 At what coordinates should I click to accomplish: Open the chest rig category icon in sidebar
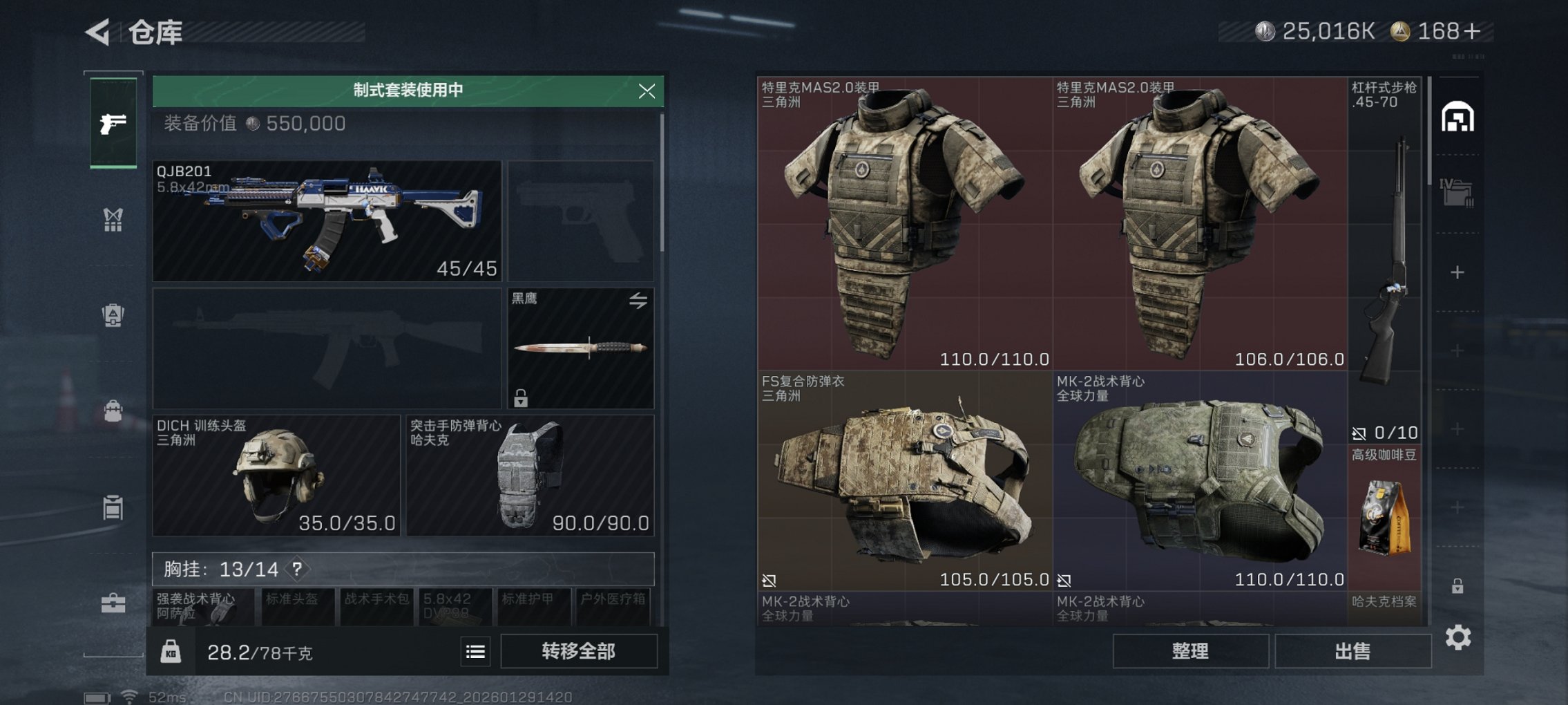(x=113, y=220)
